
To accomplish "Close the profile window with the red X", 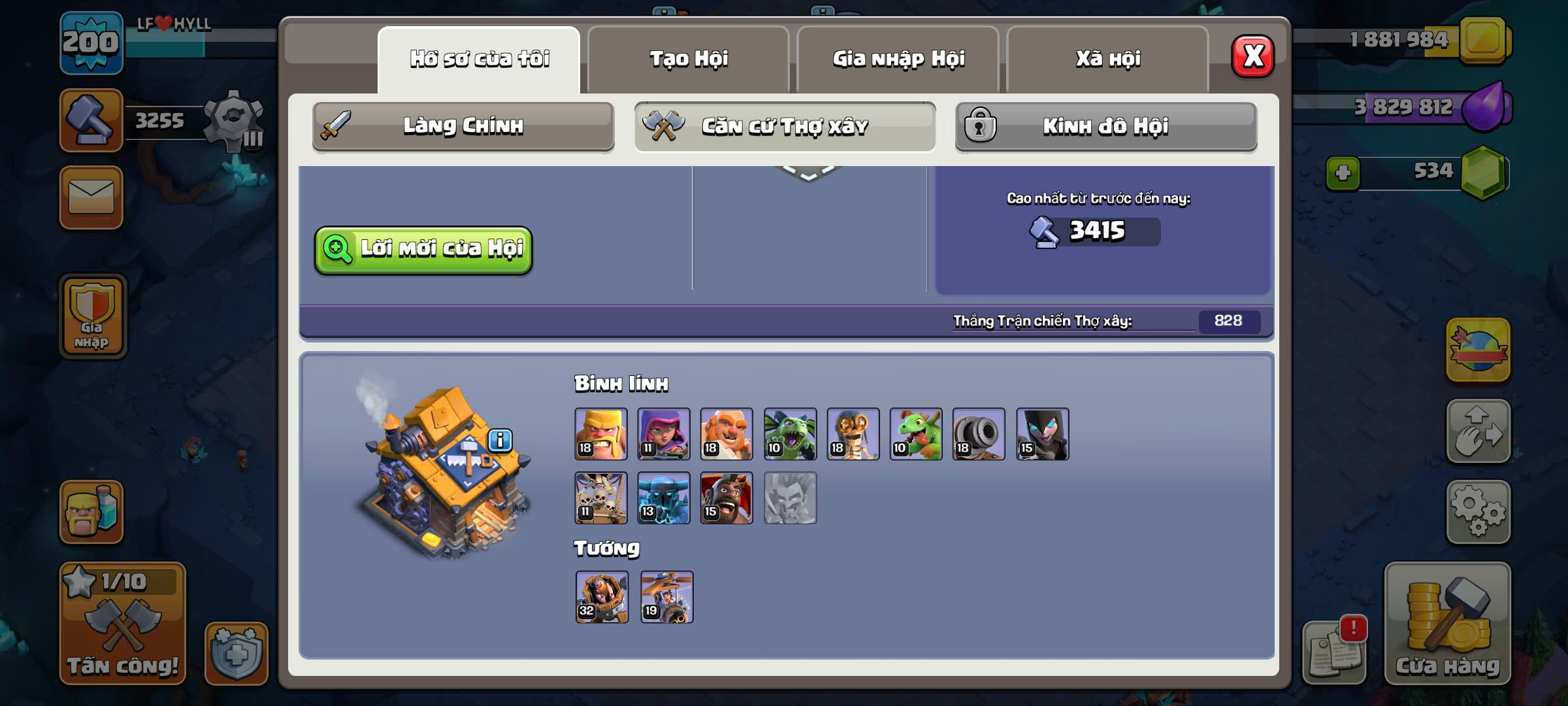I will (x=1252, y=56).
